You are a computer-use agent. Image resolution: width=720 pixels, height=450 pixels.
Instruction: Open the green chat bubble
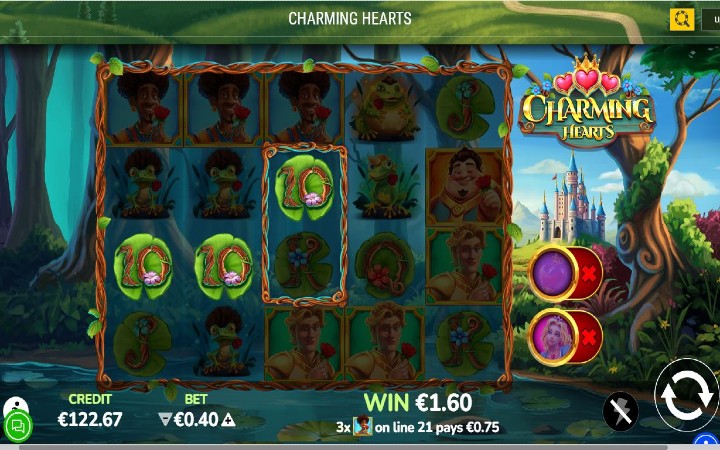(17, 426)
